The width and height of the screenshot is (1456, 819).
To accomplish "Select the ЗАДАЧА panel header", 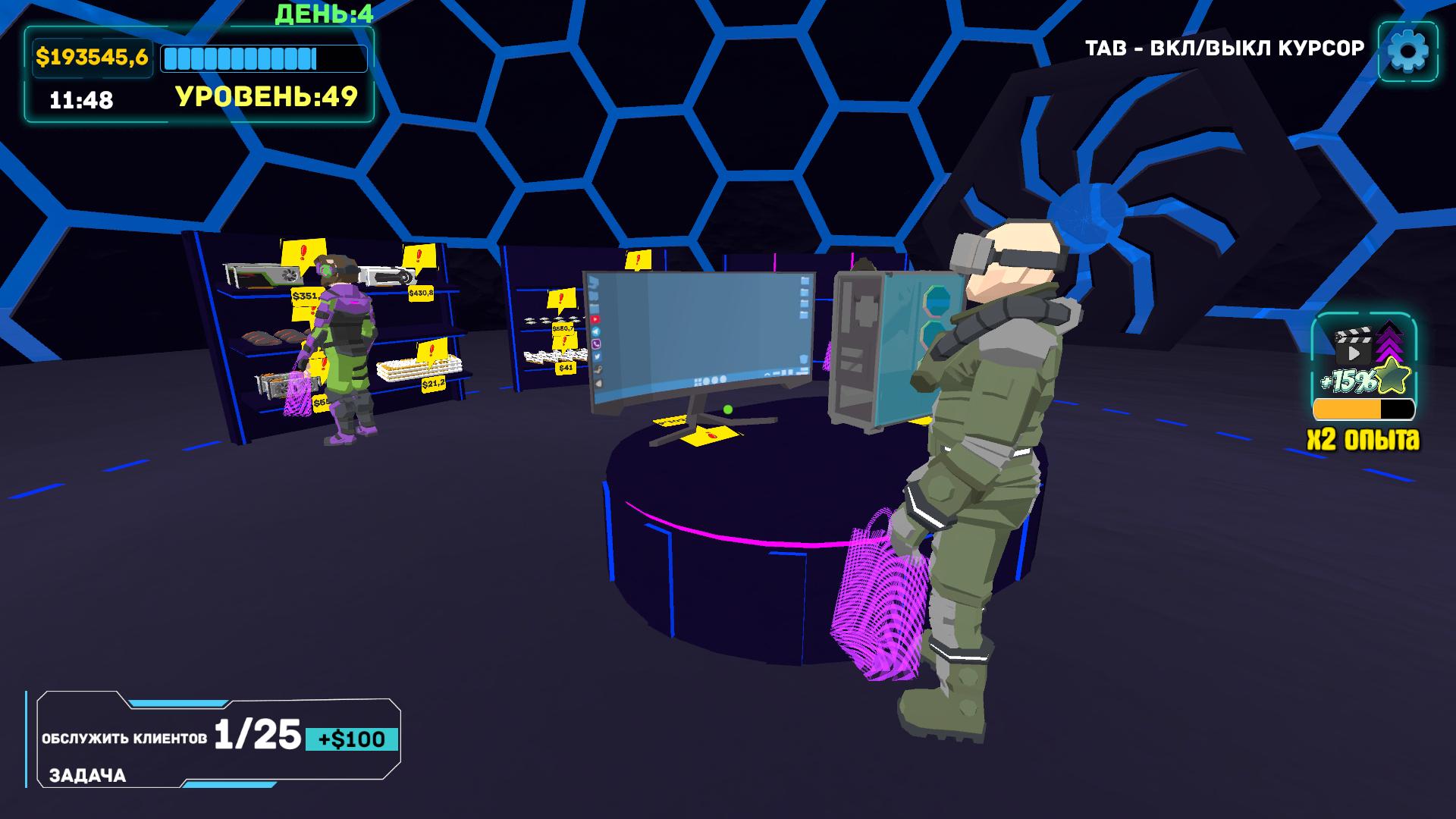I will [x=86, y=776].
